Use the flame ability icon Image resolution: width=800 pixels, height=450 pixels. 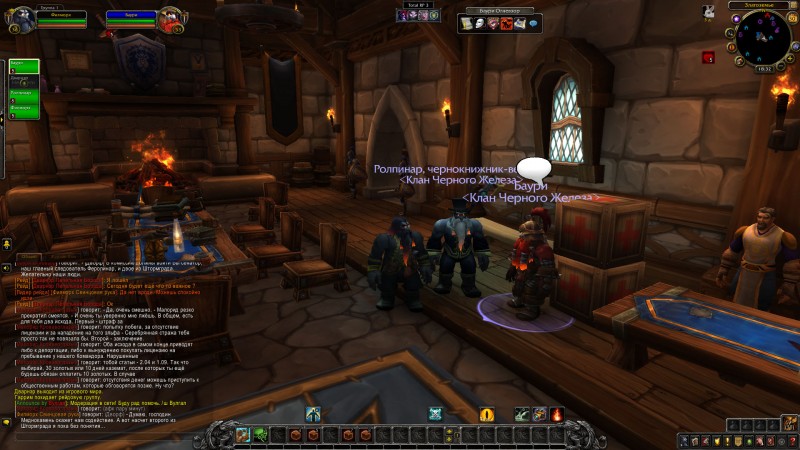(556, 414)
